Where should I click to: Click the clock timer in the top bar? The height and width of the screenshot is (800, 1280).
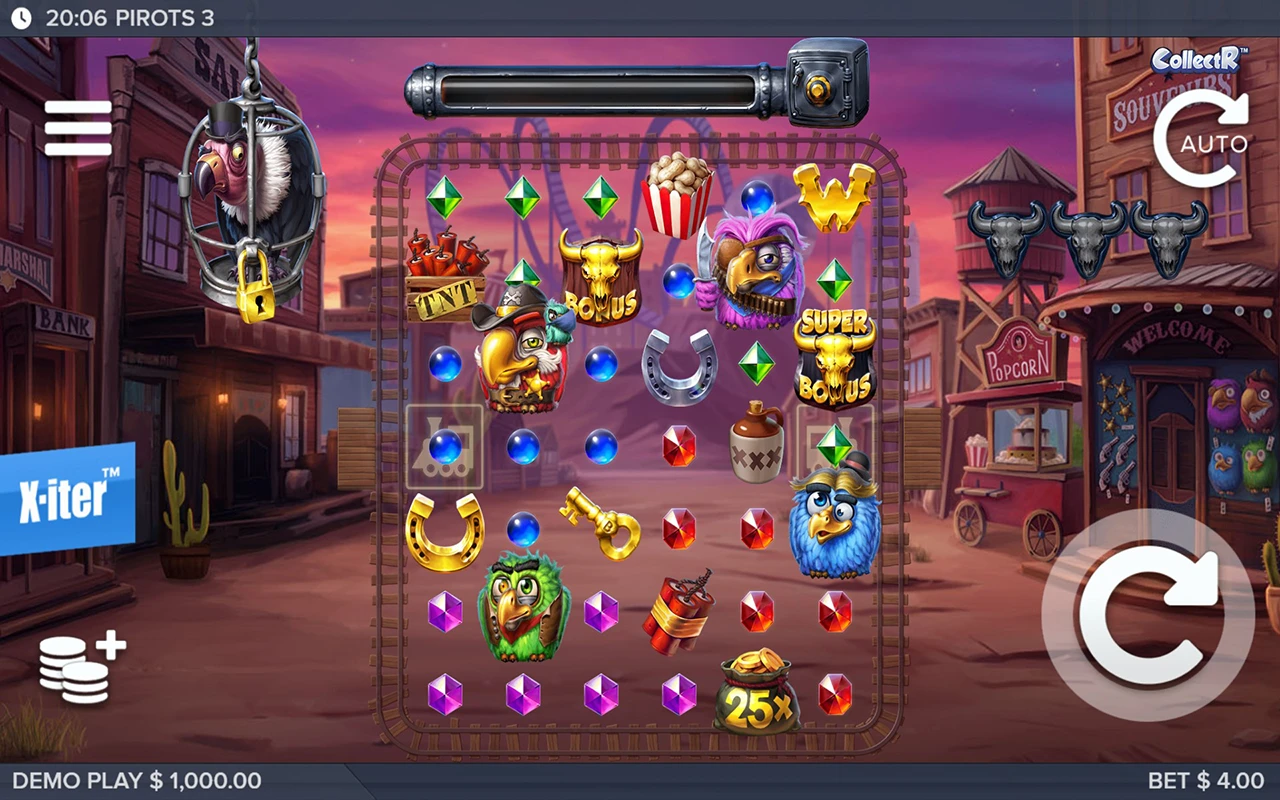pos(20,15)
